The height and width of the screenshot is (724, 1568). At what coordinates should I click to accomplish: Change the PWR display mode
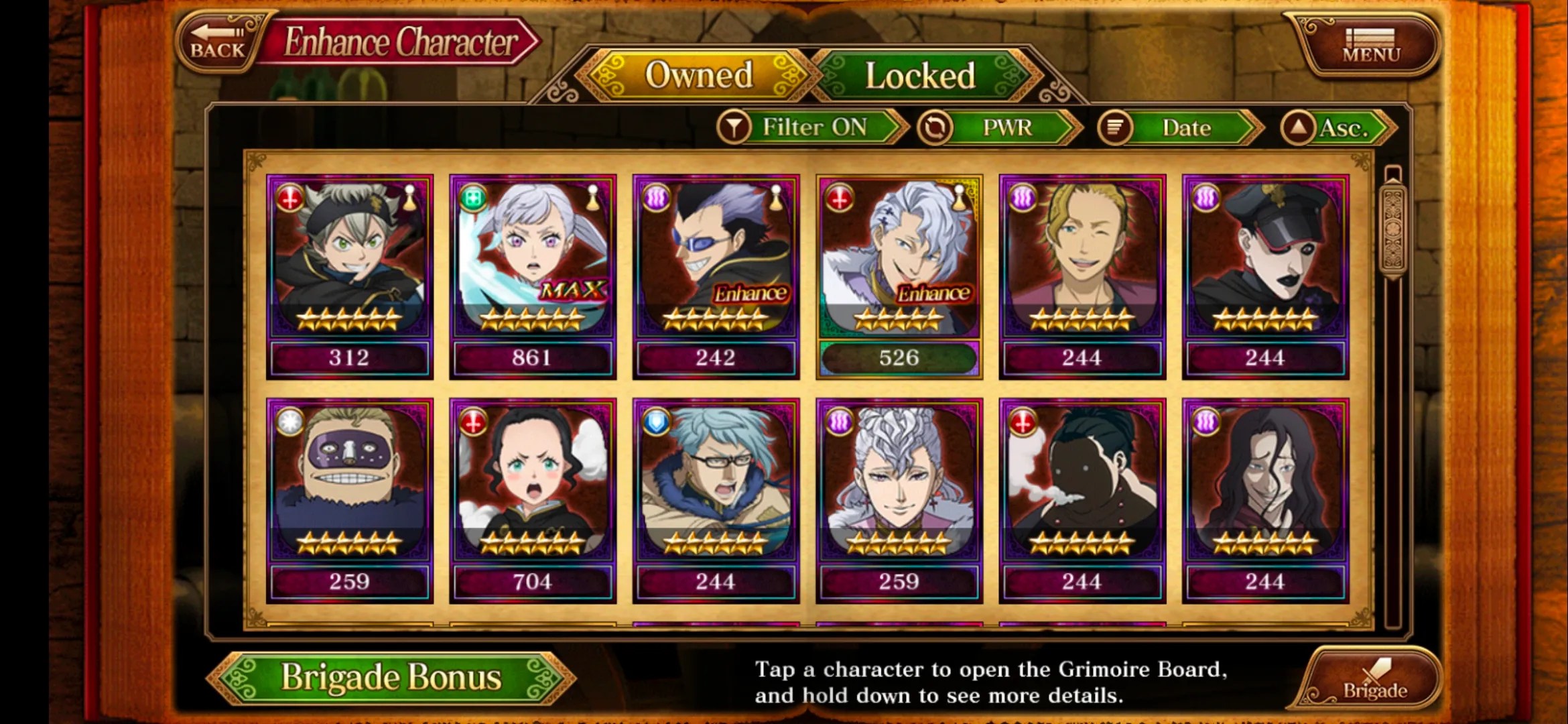tap(1000, 127)
